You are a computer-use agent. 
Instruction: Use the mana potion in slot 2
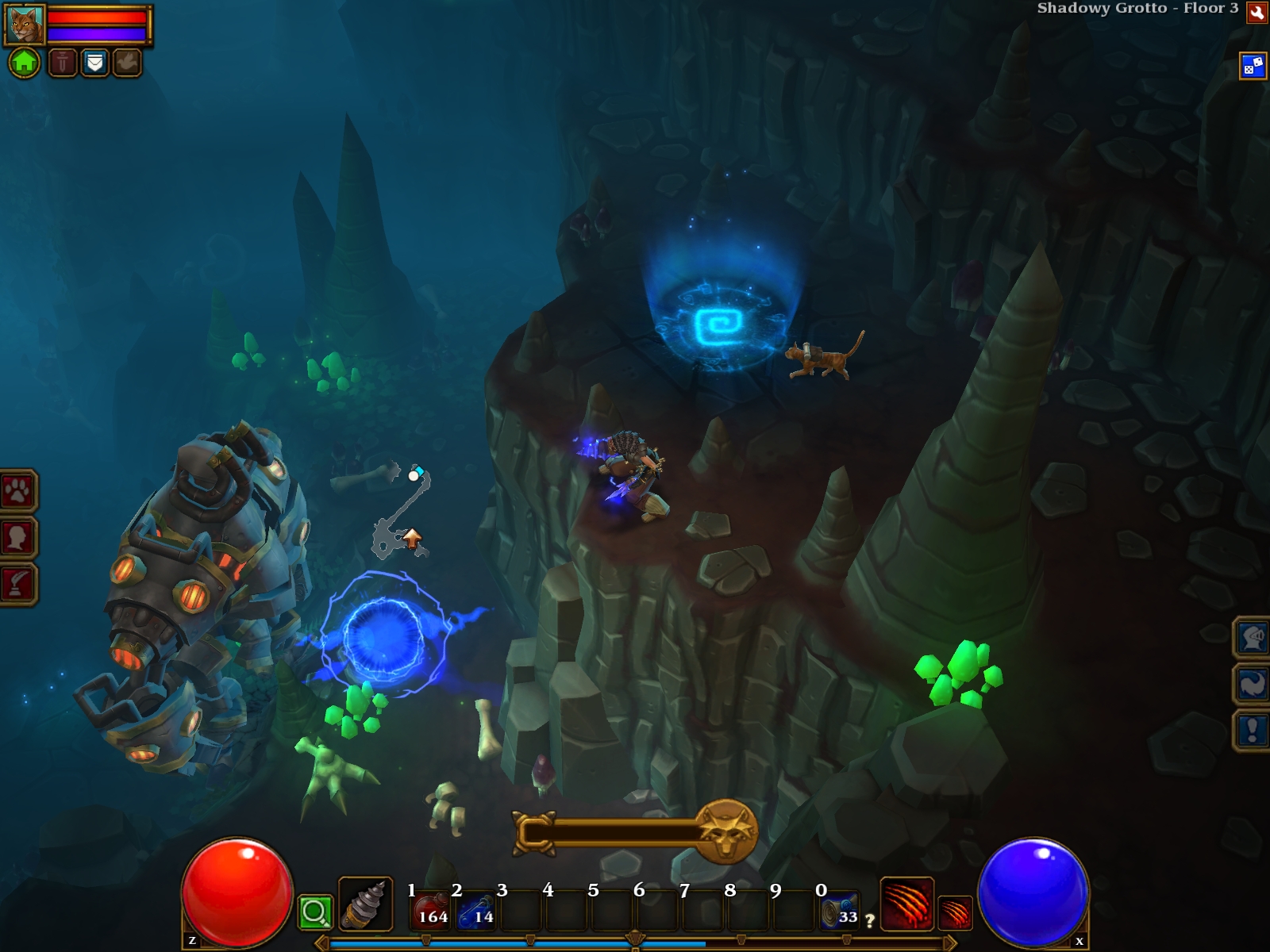pyautogui.click(x=477, y=911)
